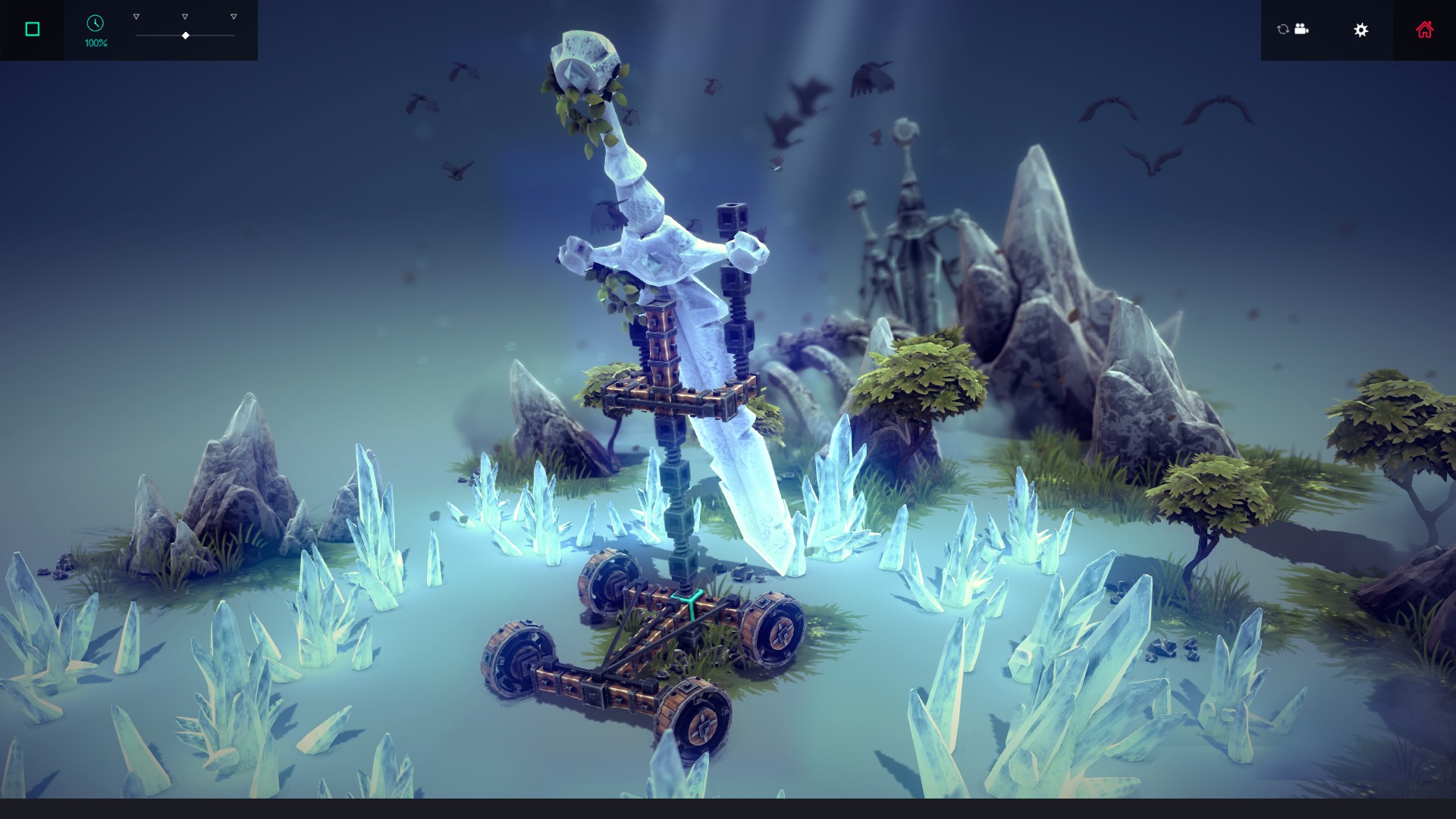Select the replay loop icon
Image resolution: width=1456 pixels, height=819 pixels.
point(1282,30)
